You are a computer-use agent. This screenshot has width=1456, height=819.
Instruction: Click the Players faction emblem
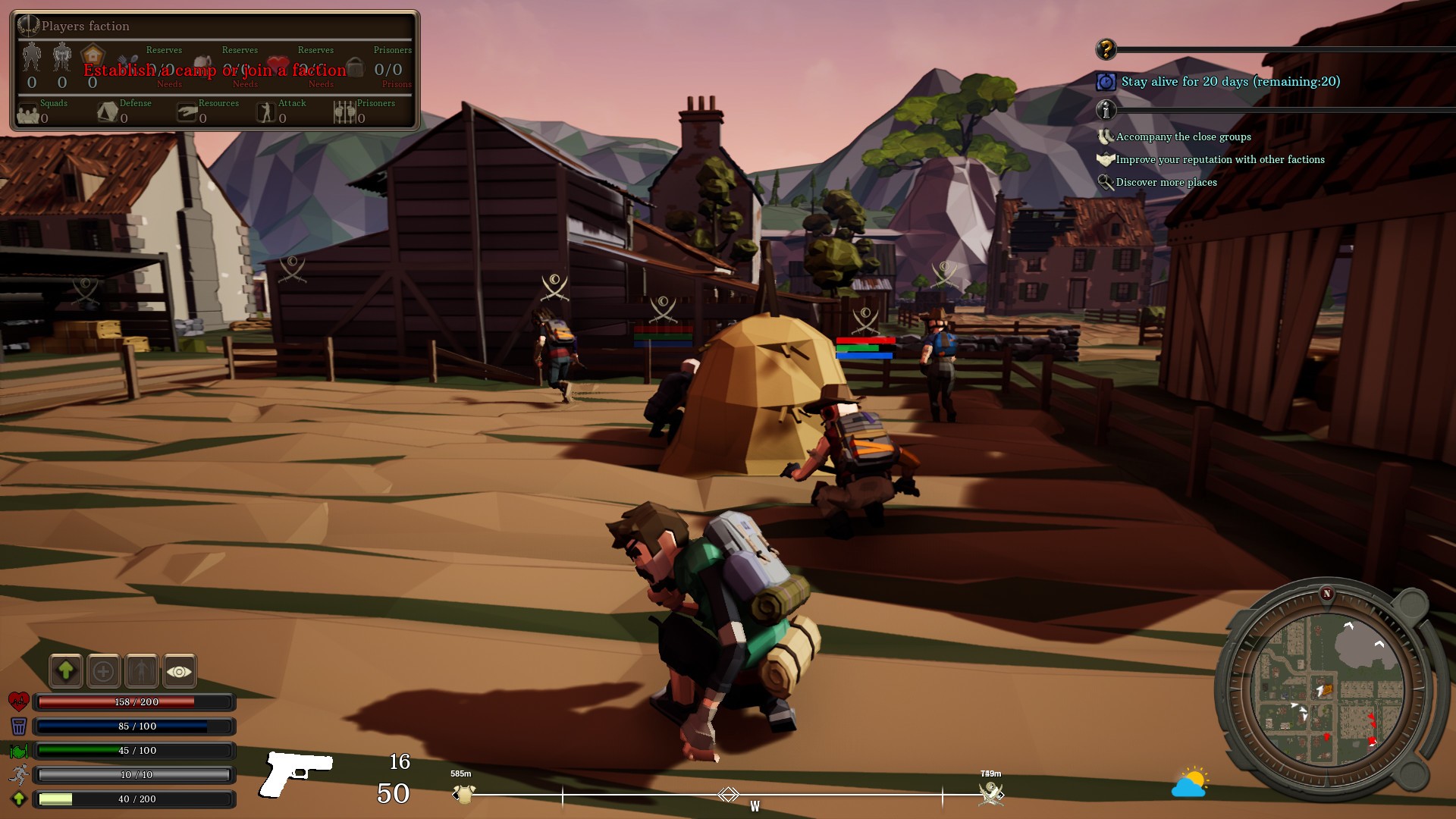(28, 26)
